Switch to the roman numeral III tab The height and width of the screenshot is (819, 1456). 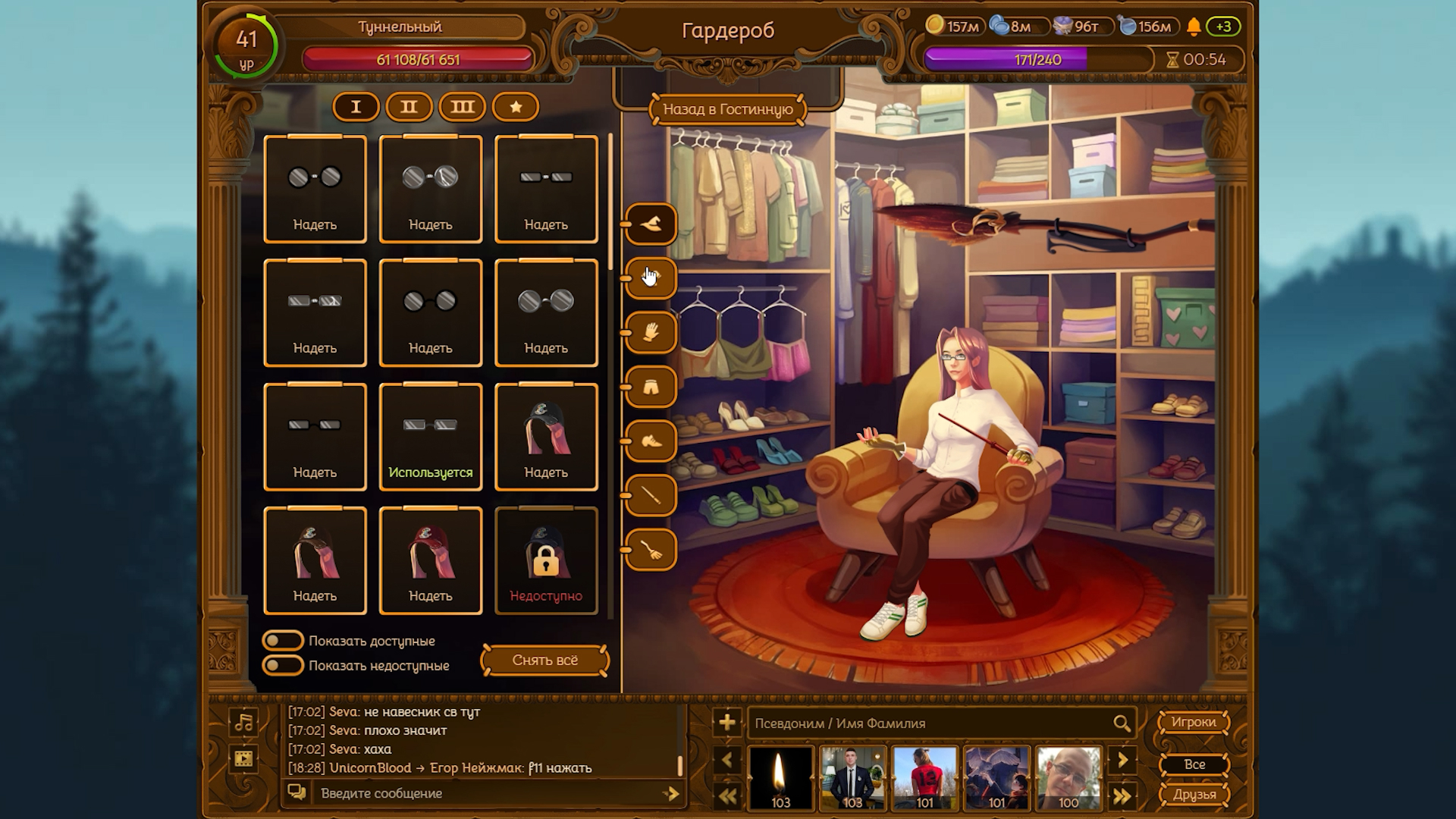tap(462, 107)
